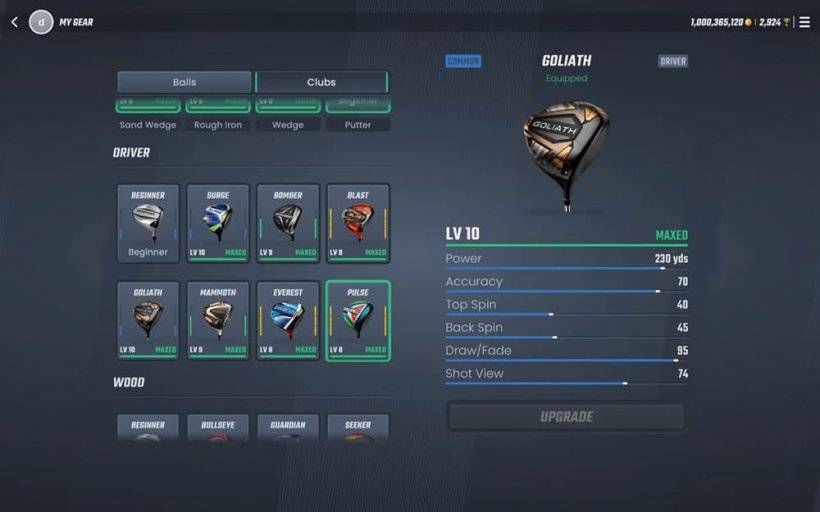Go back using the top-left arrow
The width and height of the screenshot is (820, 512).
point(14,22)
